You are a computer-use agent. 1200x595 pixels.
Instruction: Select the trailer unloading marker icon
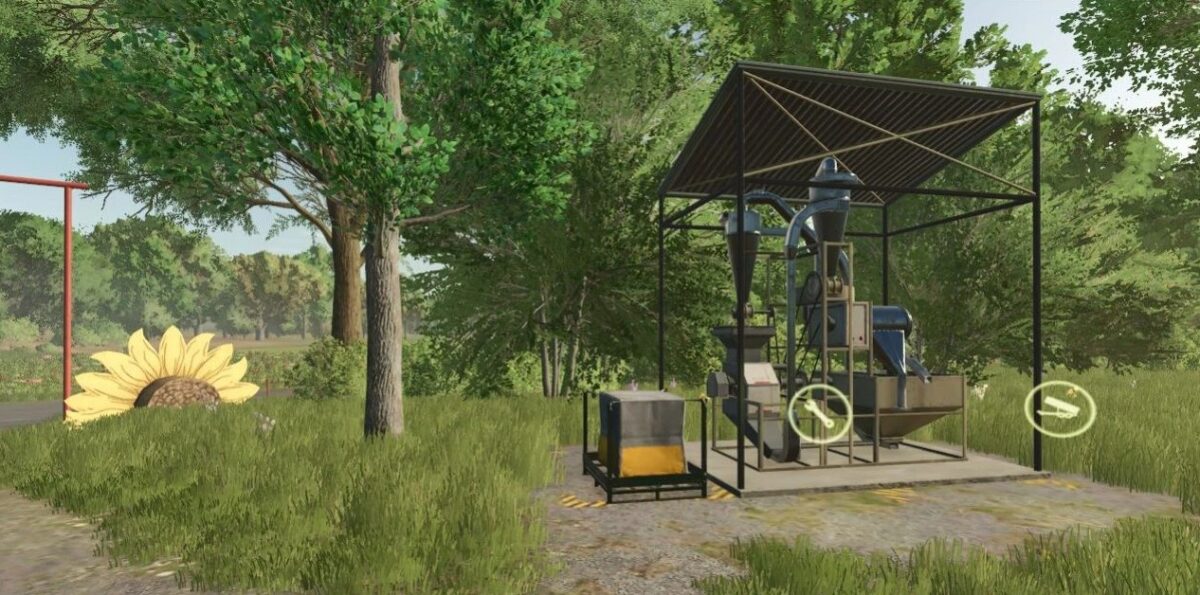tap(1060, 410)
